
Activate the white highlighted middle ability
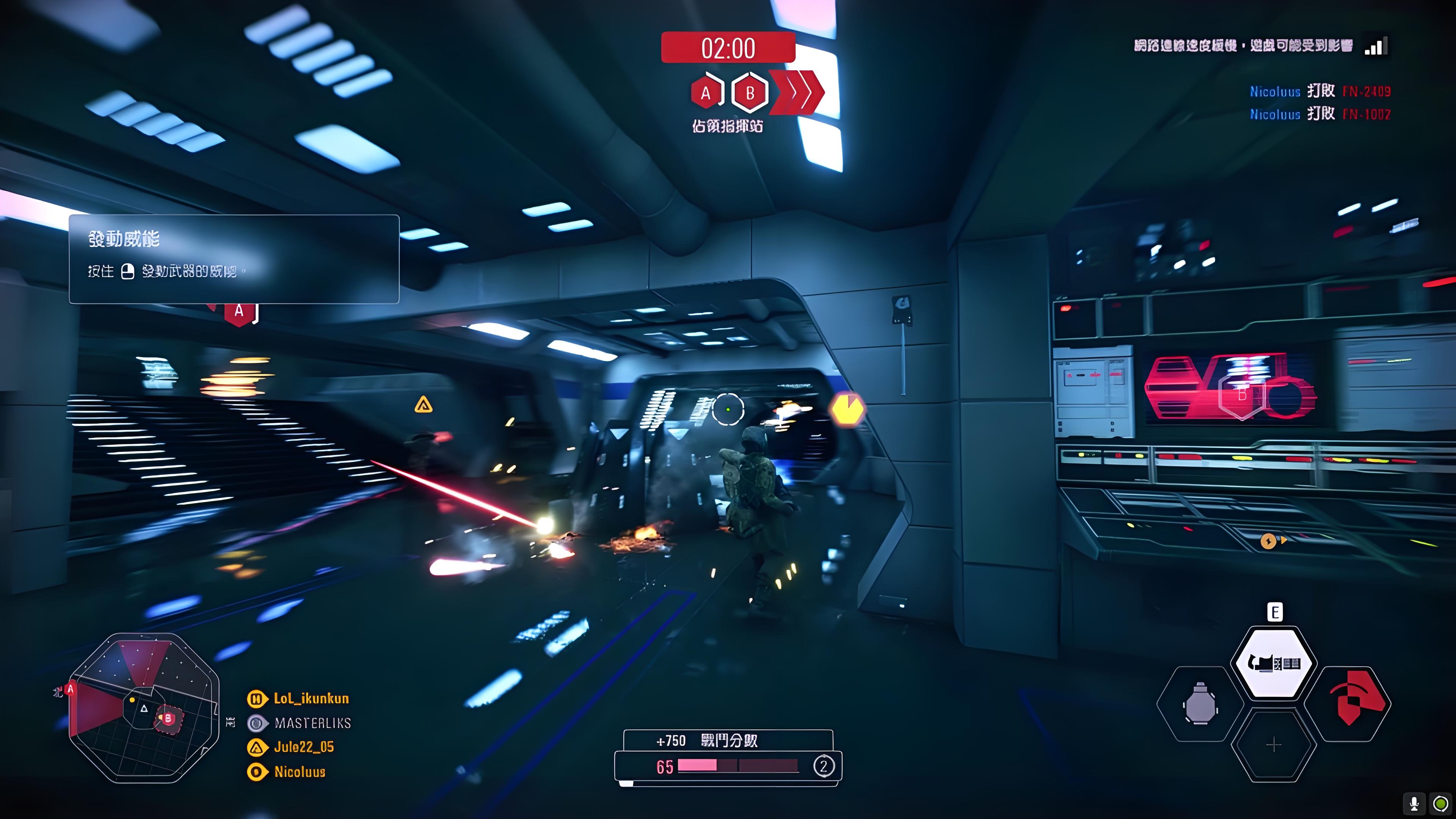(1274, 662)
